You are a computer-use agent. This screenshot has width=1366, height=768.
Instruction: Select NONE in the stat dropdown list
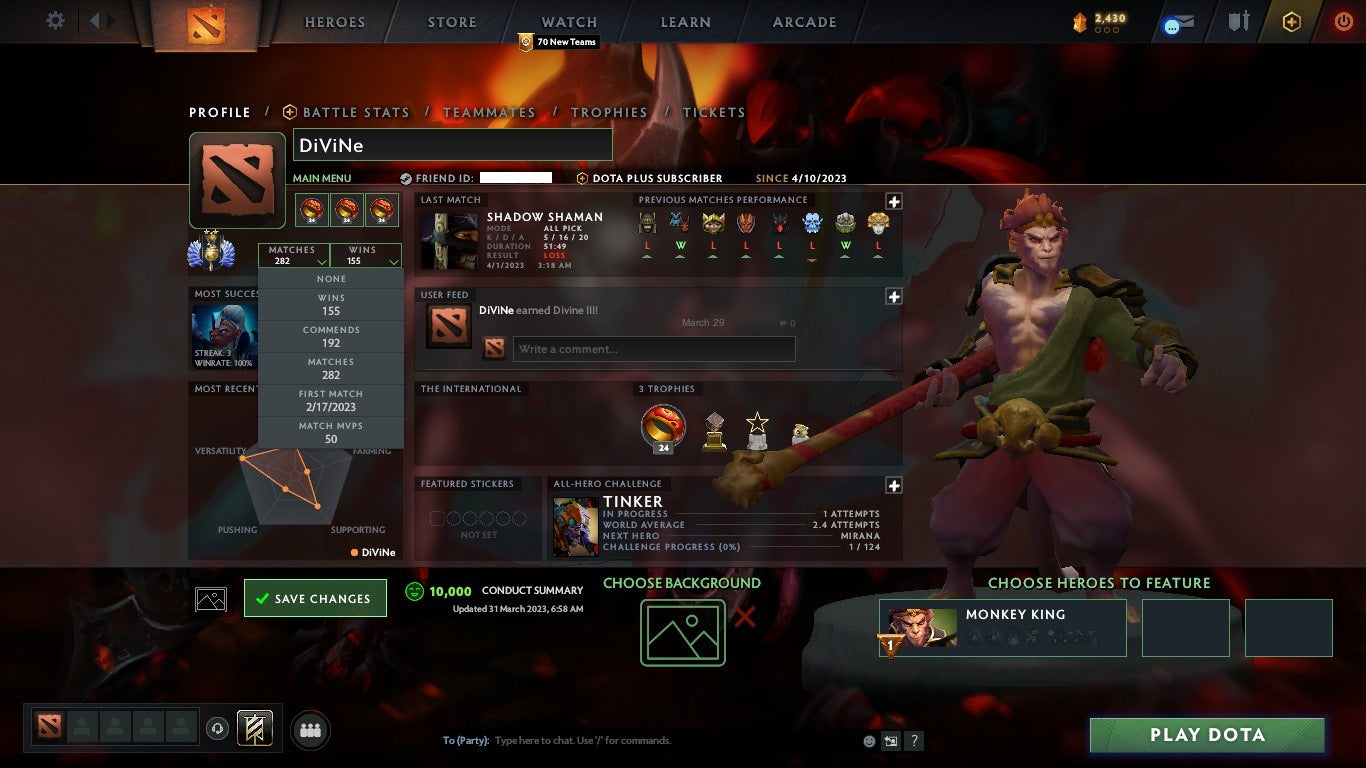(331, 278)
